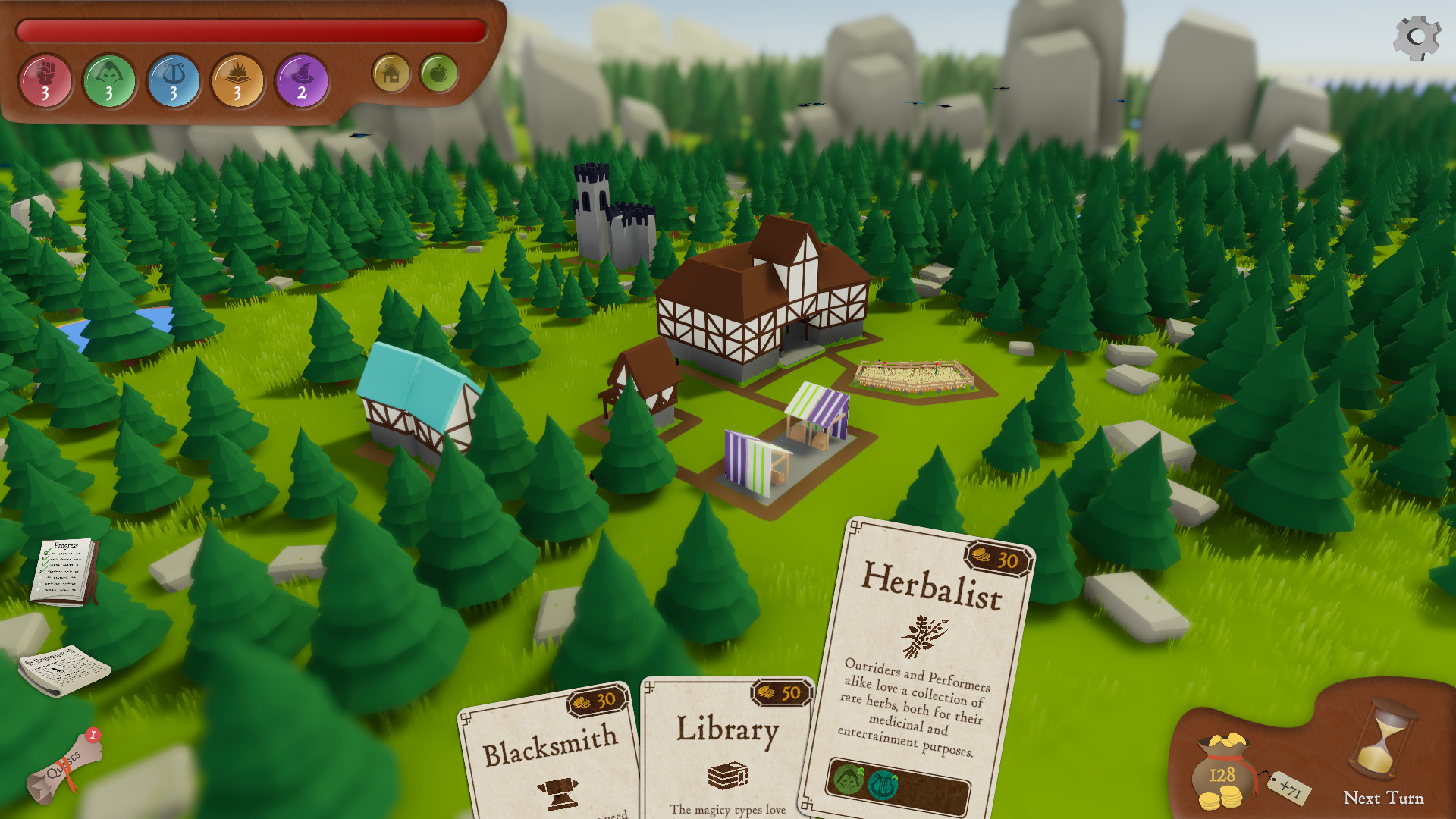Read the newspaper
The image size is (1456, 819).
click(x=64, y=670)
